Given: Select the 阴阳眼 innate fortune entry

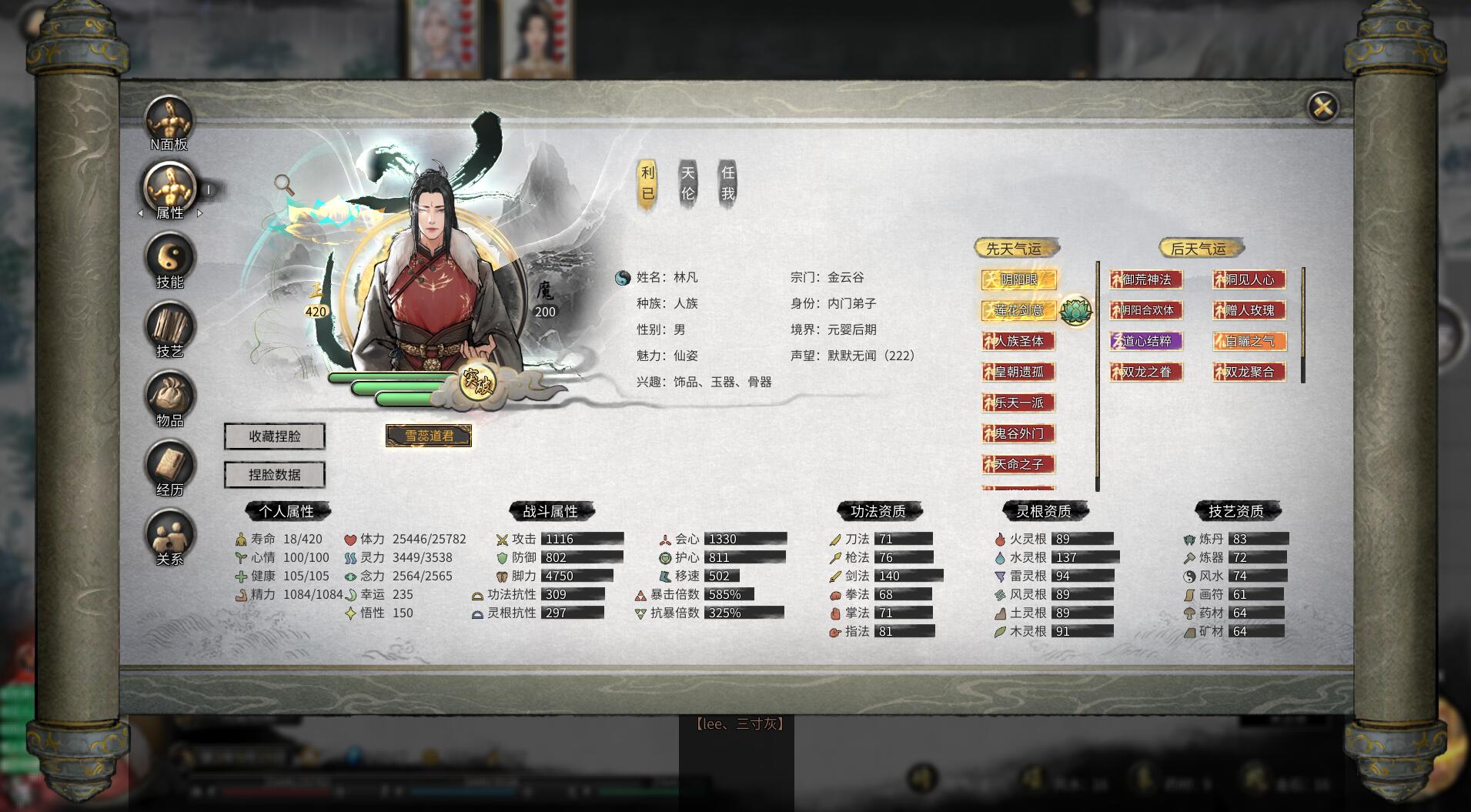Looking at the screenshot, I should click(1020, 279).
